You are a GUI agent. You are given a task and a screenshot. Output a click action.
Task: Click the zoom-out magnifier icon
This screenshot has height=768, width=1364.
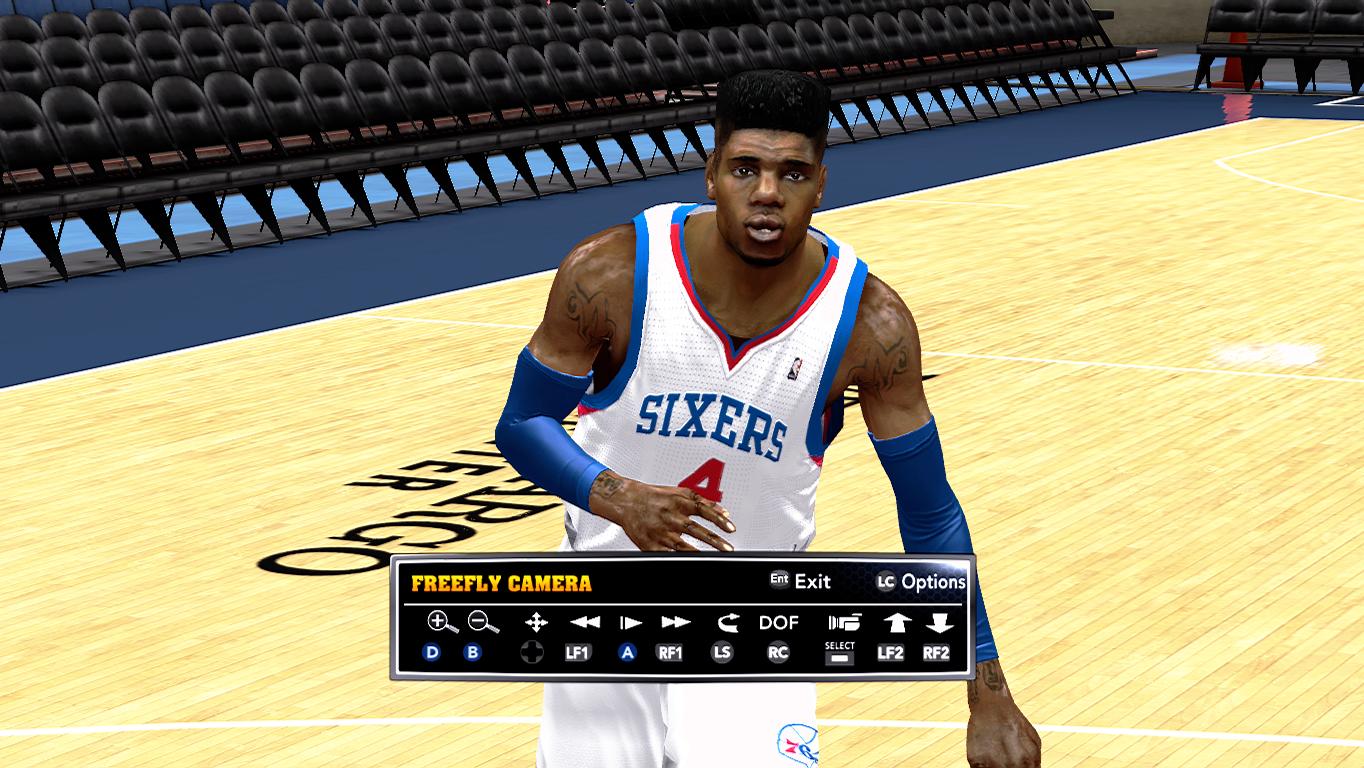pyautogui.click(x=483, y=622)
